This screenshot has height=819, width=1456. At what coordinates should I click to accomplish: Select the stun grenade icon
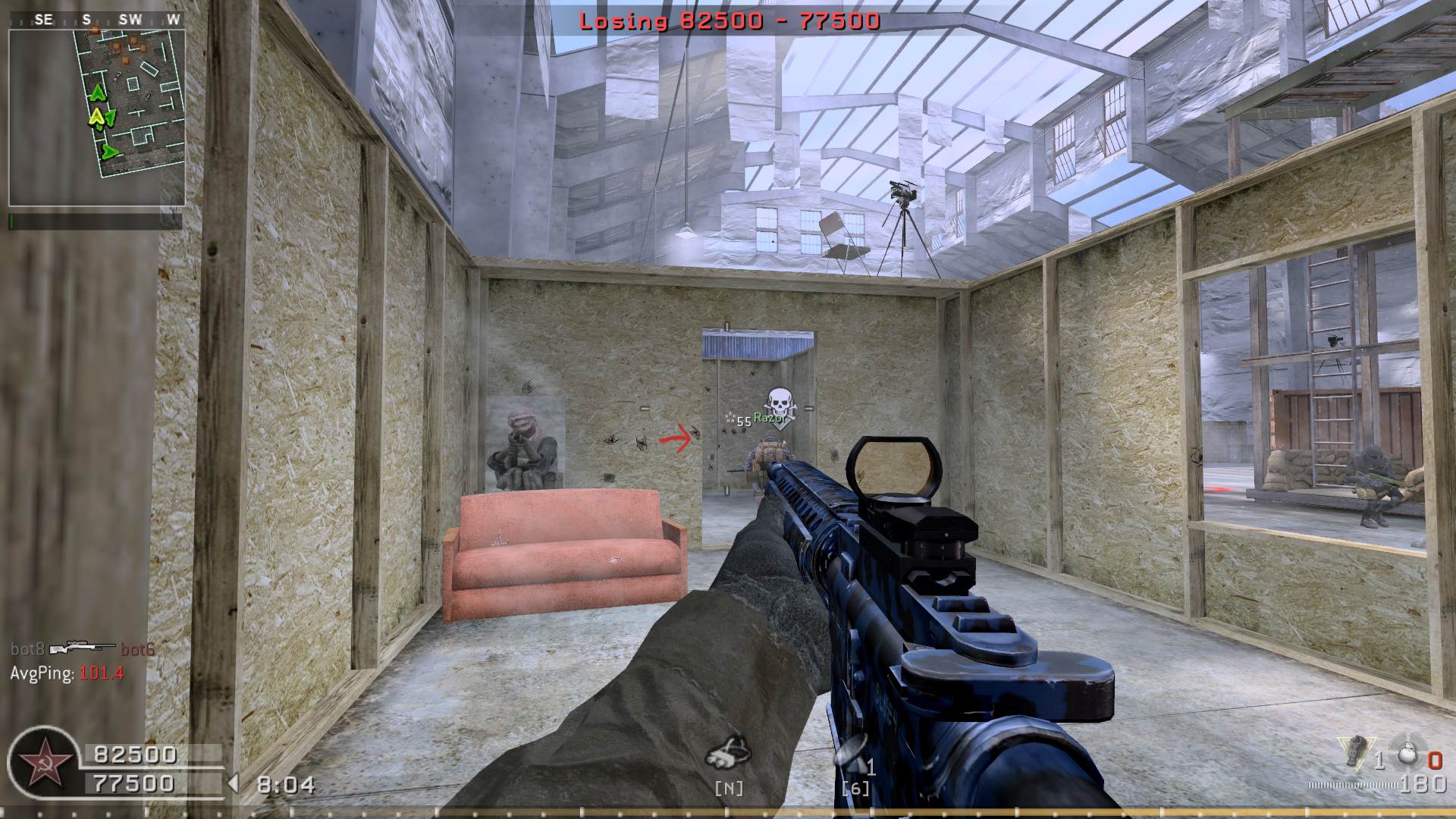(x=1357, y=752)
